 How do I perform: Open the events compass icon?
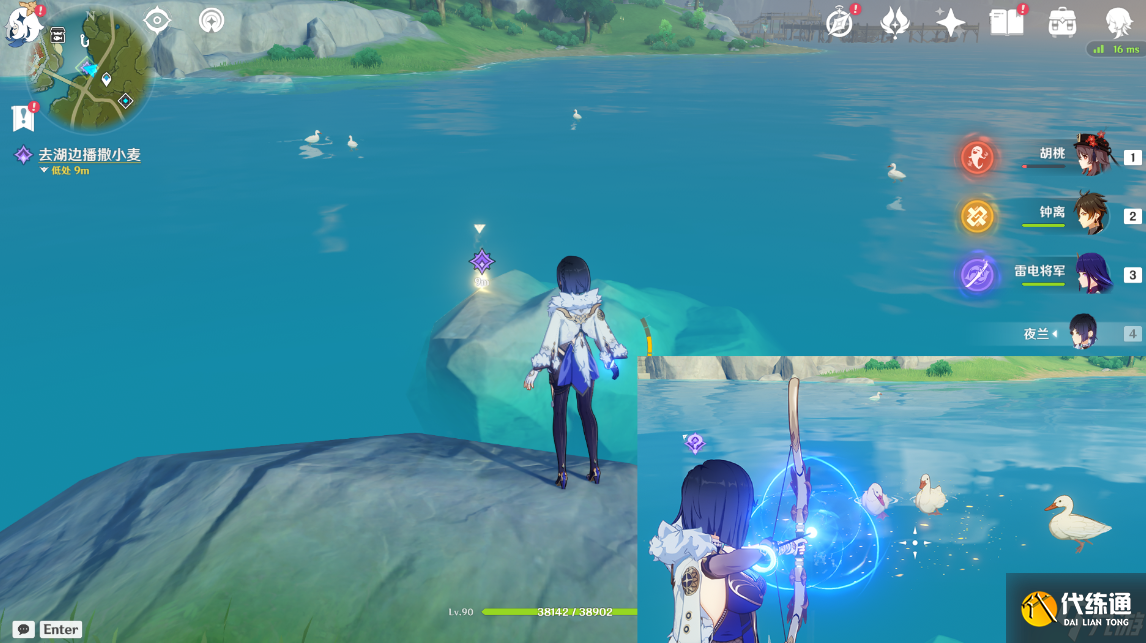point(841,22)
